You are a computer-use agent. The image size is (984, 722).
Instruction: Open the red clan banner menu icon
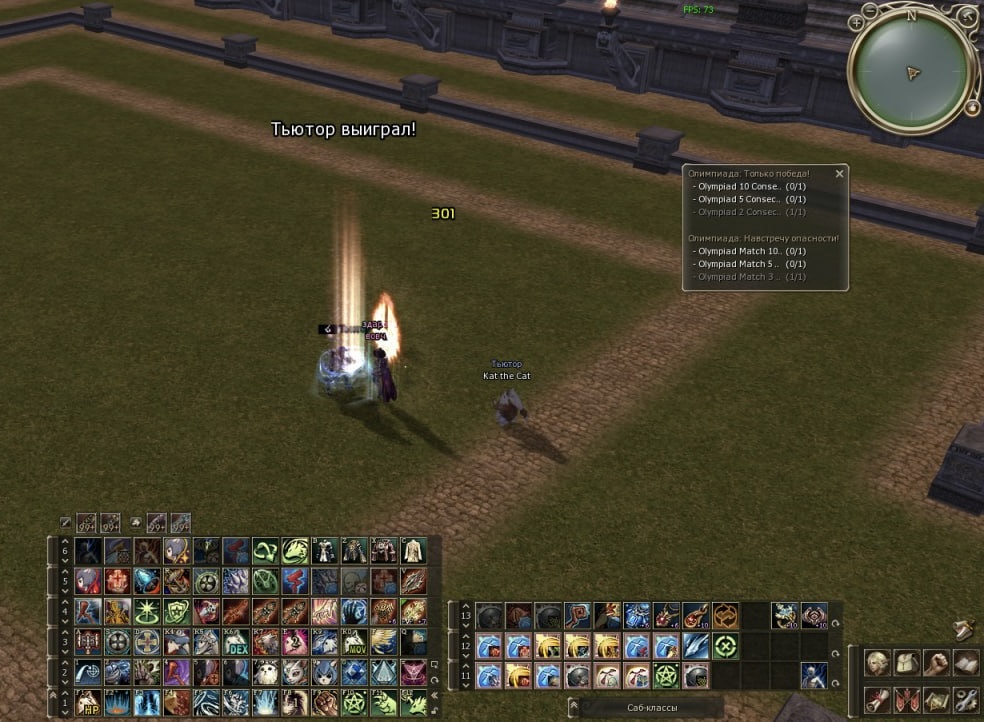907,698
